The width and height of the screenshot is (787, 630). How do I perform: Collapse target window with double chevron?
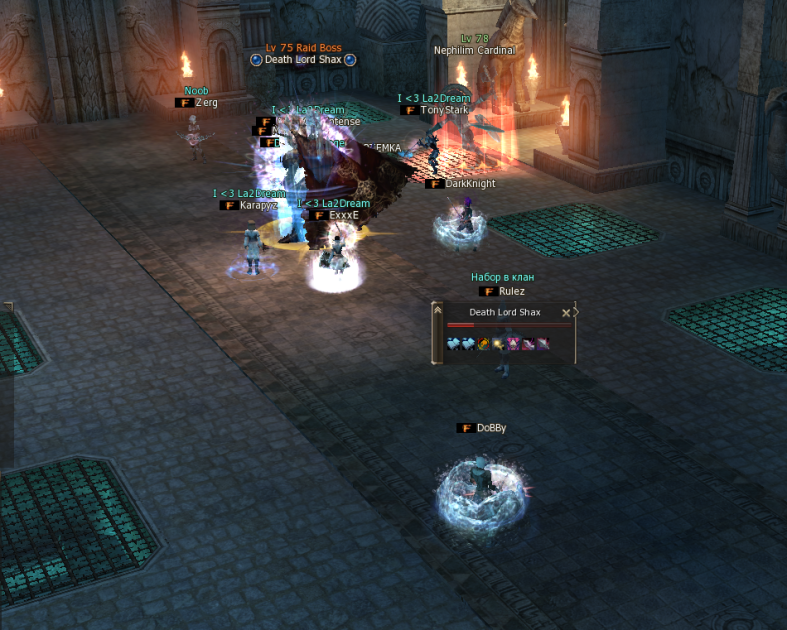tap(437, 311)
